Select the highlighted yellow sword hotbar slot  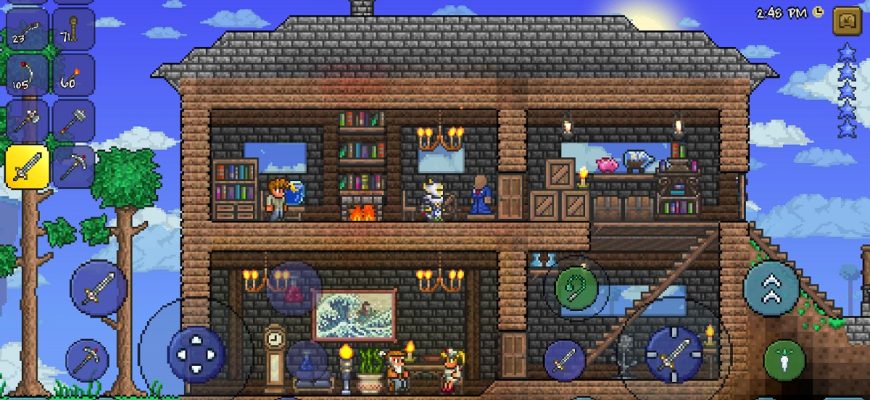[27, 165]
